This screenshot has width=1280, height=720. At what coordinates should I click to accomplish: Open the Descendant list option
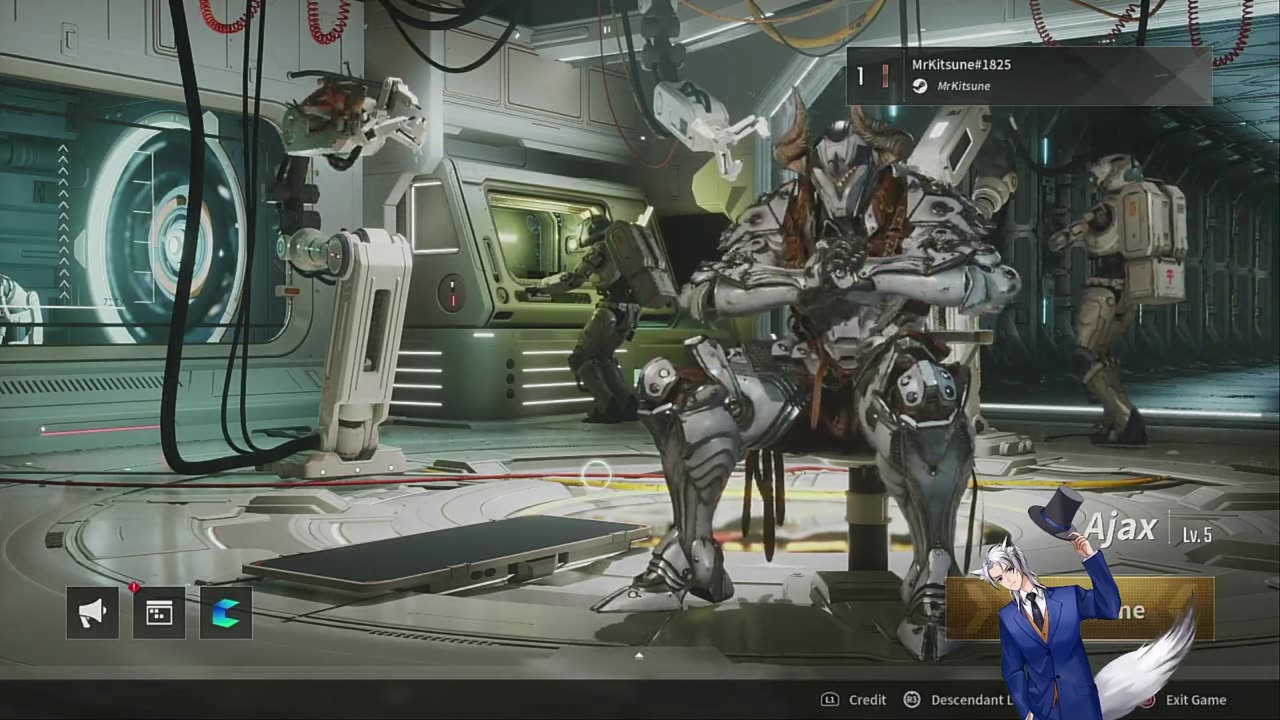(x=970, y=700)
